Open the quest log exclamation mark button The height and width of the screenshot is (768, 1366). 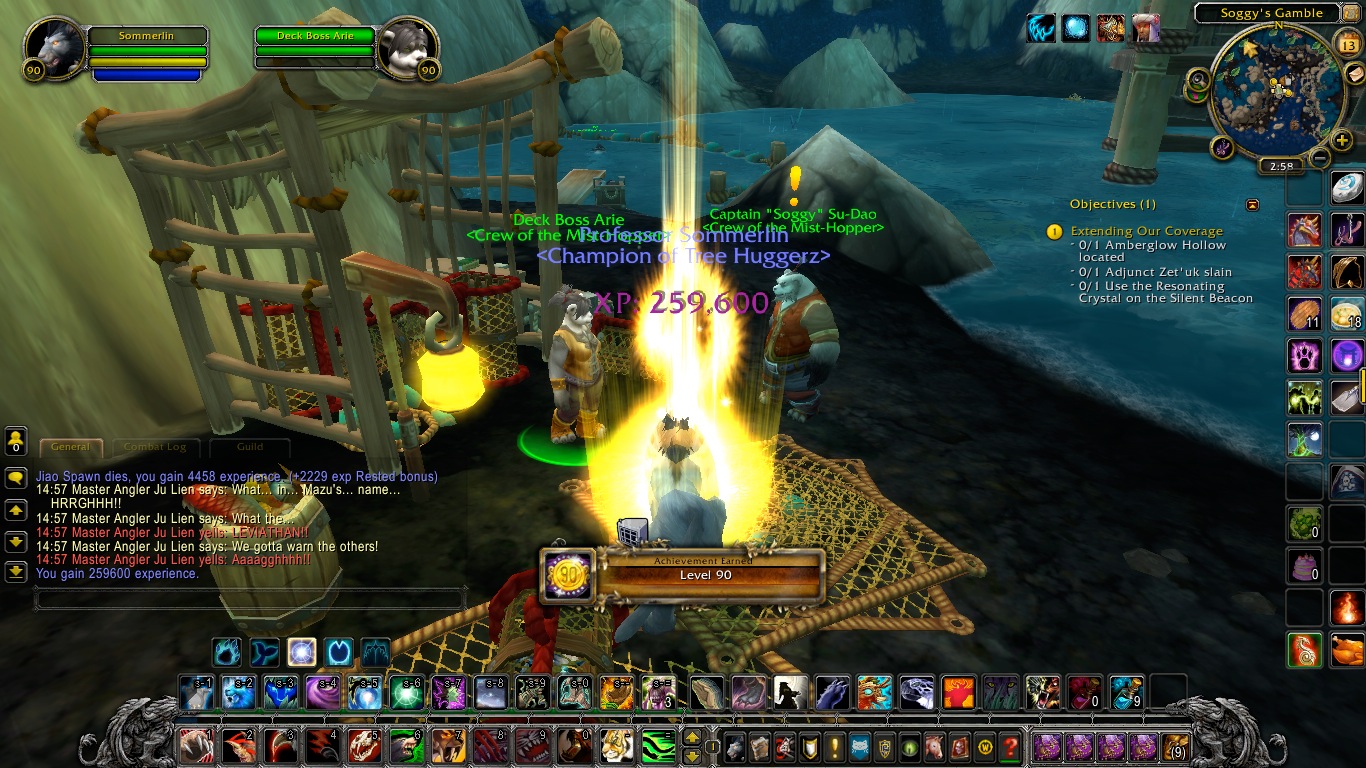click(809, 746)
